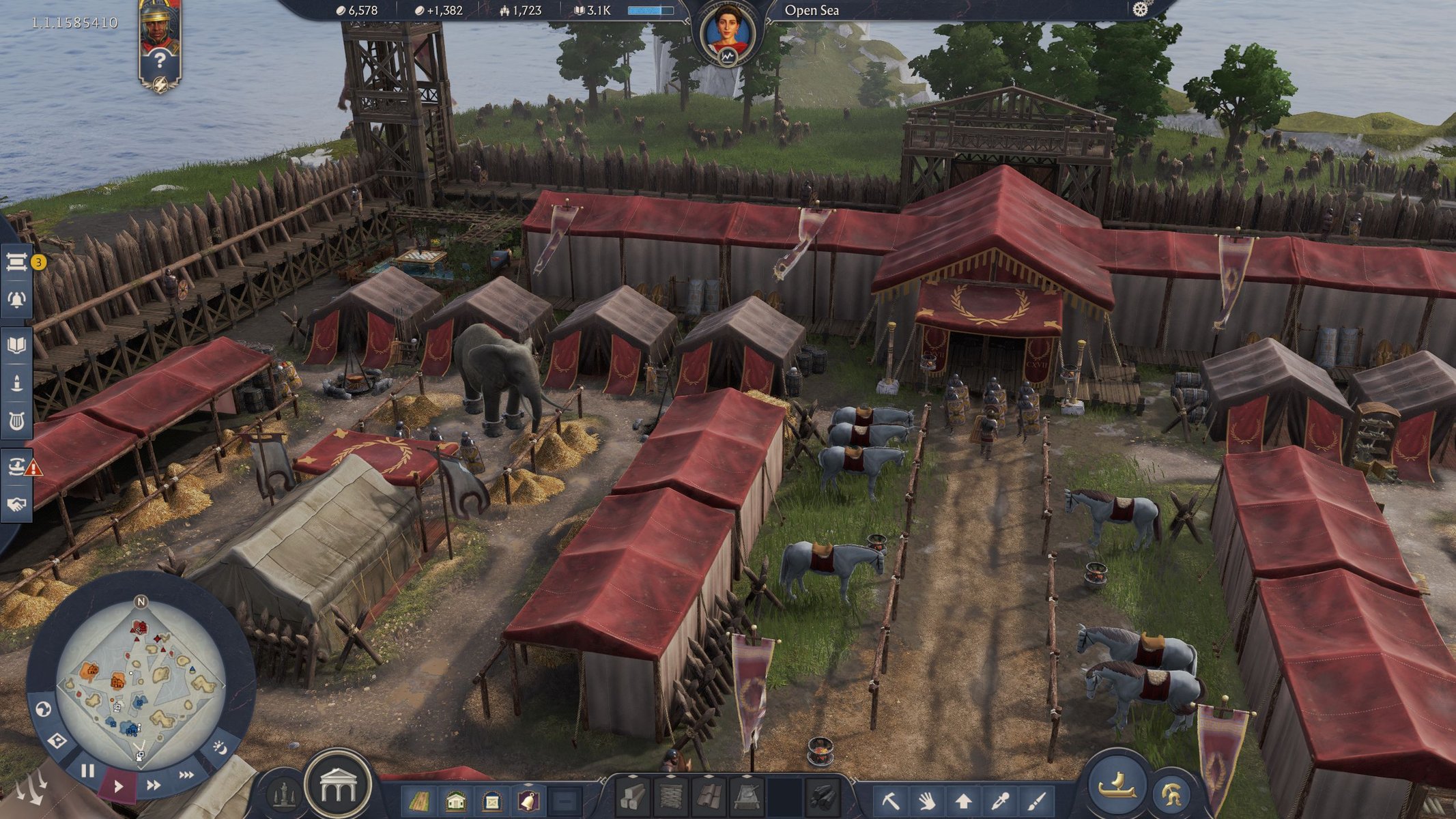Open the advisor portrait with question mark
The height and width of the screenshot is (819, 1456).
tap(160, 42)
